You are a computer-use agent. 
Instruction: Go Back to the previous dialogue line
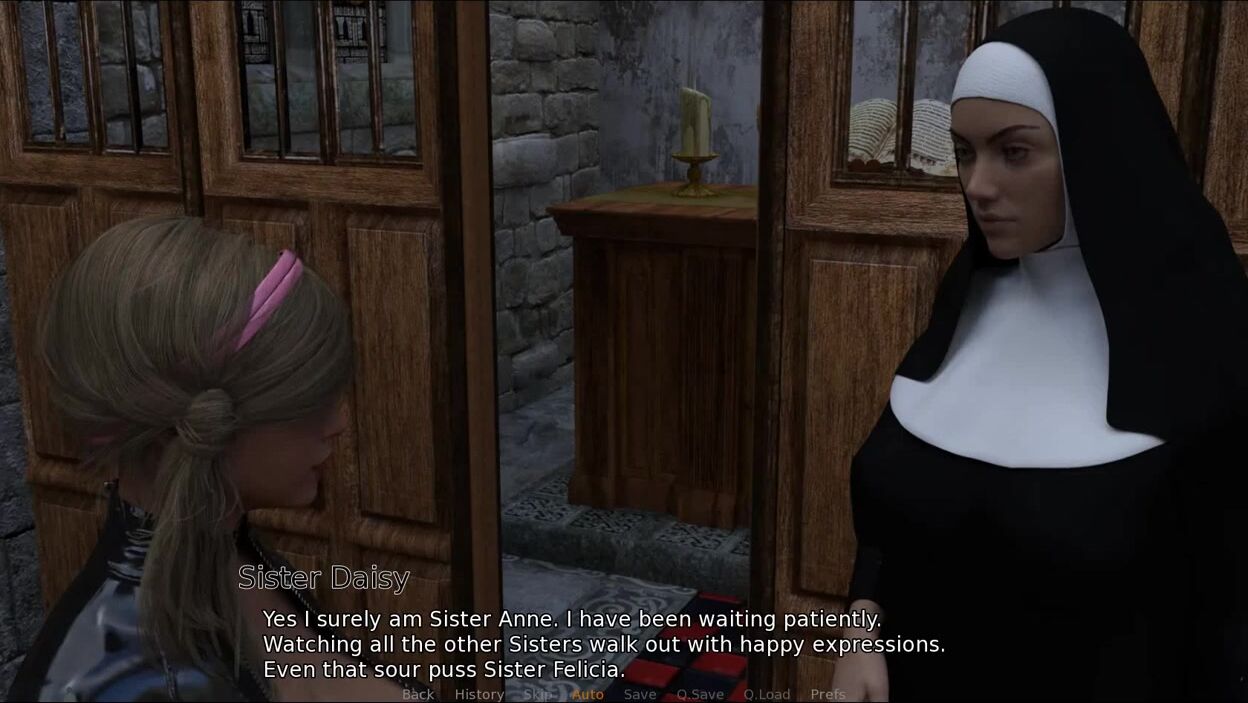pyautogui.click(x=418, y=694)
